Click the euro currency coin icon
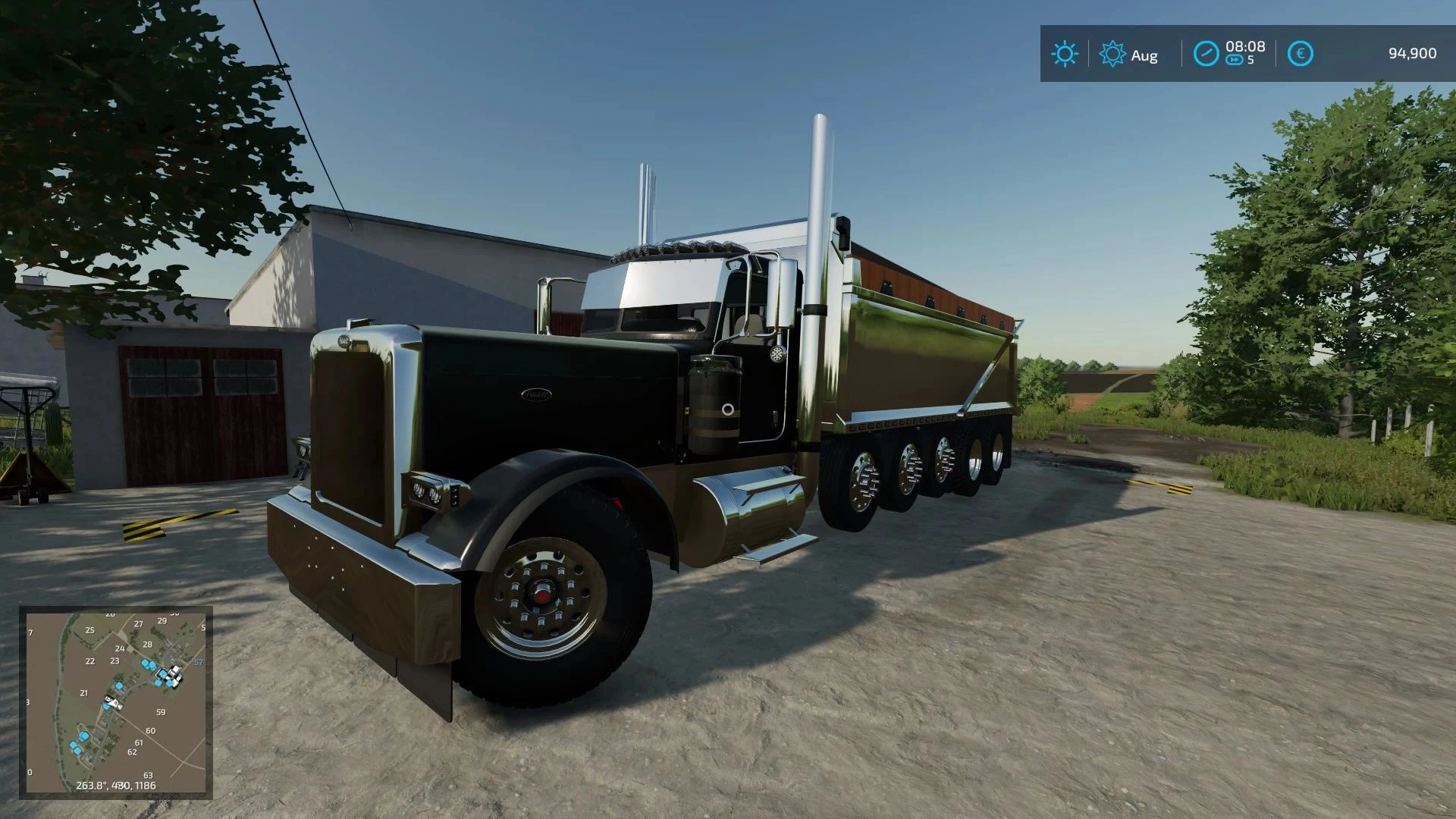Viewport: 1456px width, 819px height. coord(1299,55)
